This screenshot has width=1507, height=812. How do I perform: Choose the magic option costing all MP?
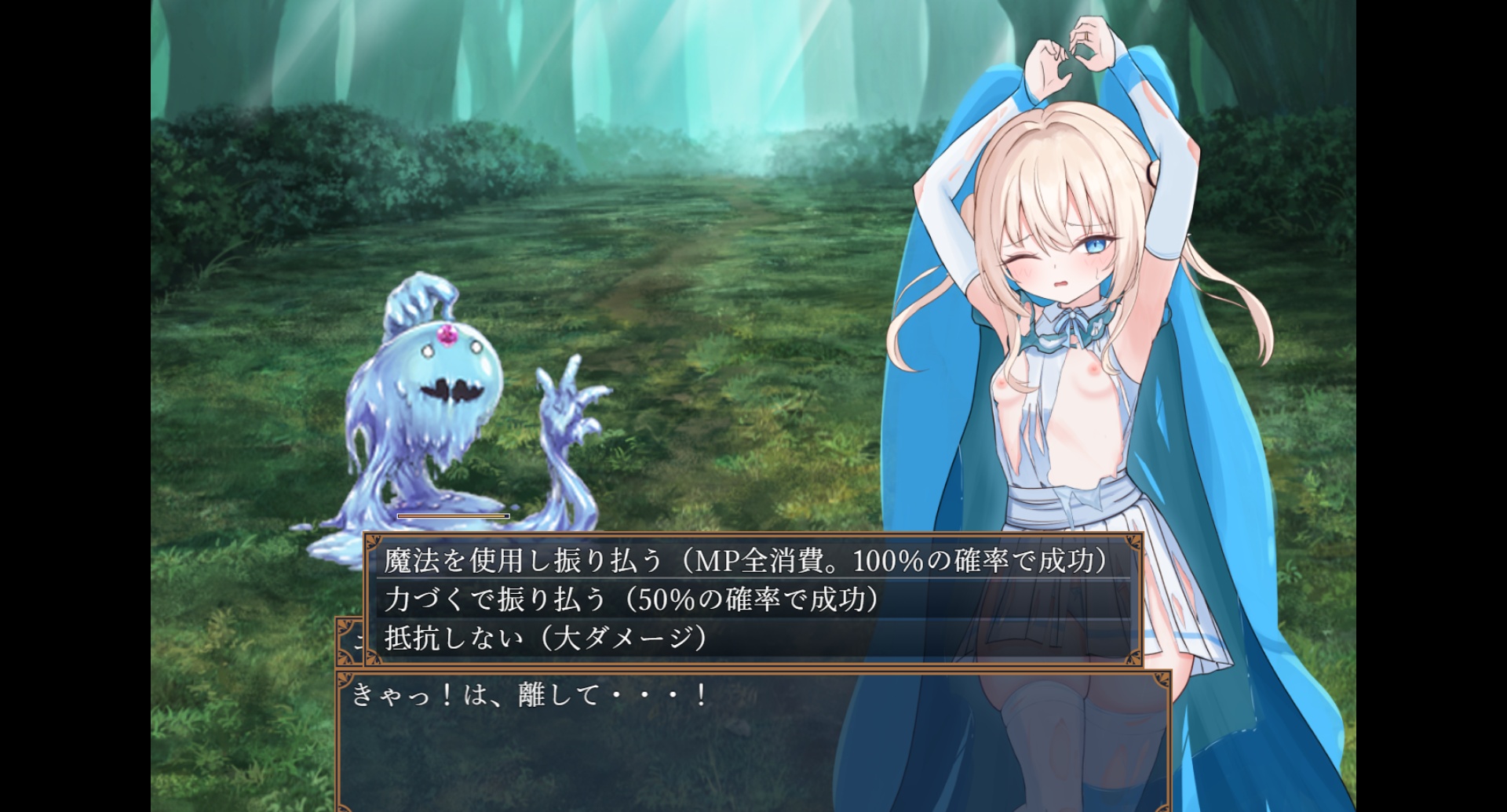click(746, 561)
